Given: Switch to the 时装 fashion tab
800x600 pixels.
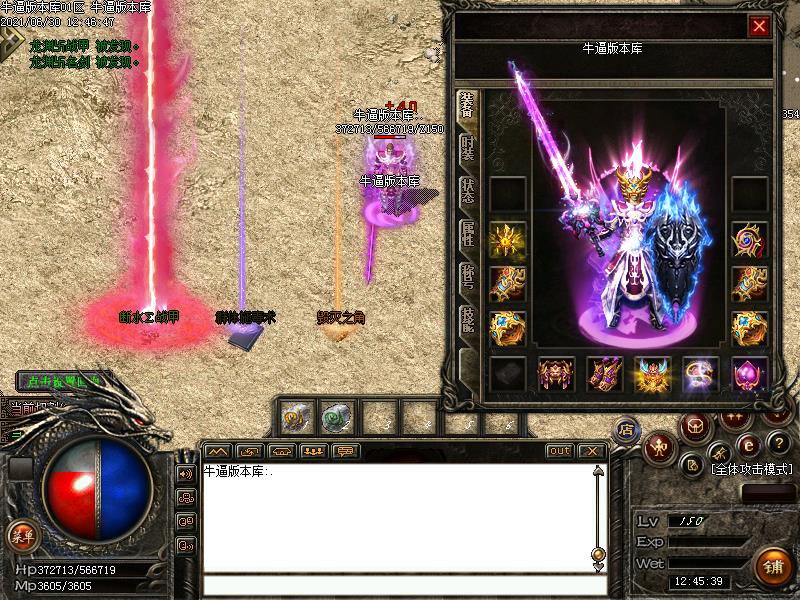Looking at the screenshot, I should [467, 147].
